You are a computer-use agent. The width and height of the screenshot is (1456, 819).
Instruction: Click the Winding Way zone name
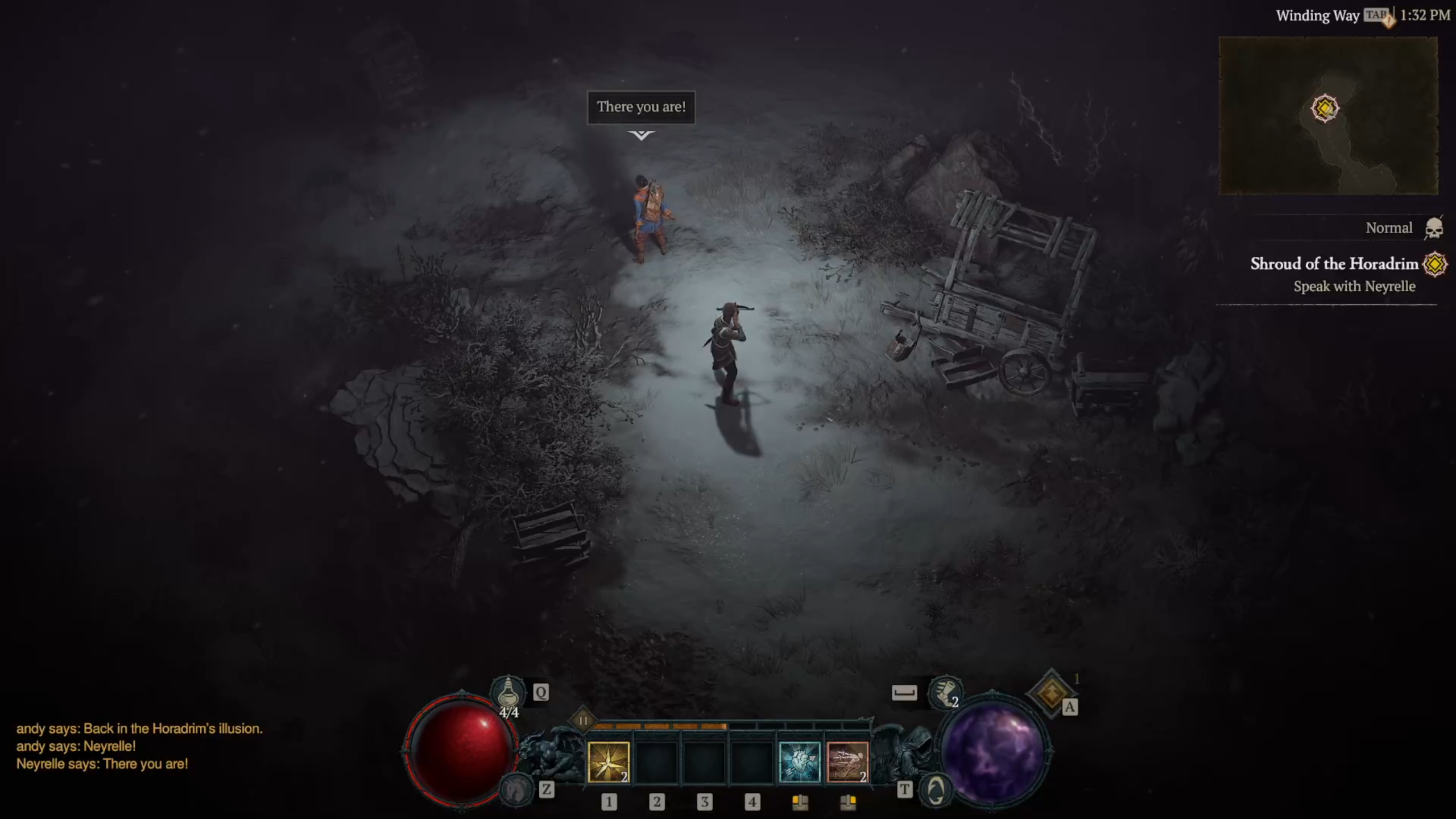pyautogui.click(x=1317, y=15)
